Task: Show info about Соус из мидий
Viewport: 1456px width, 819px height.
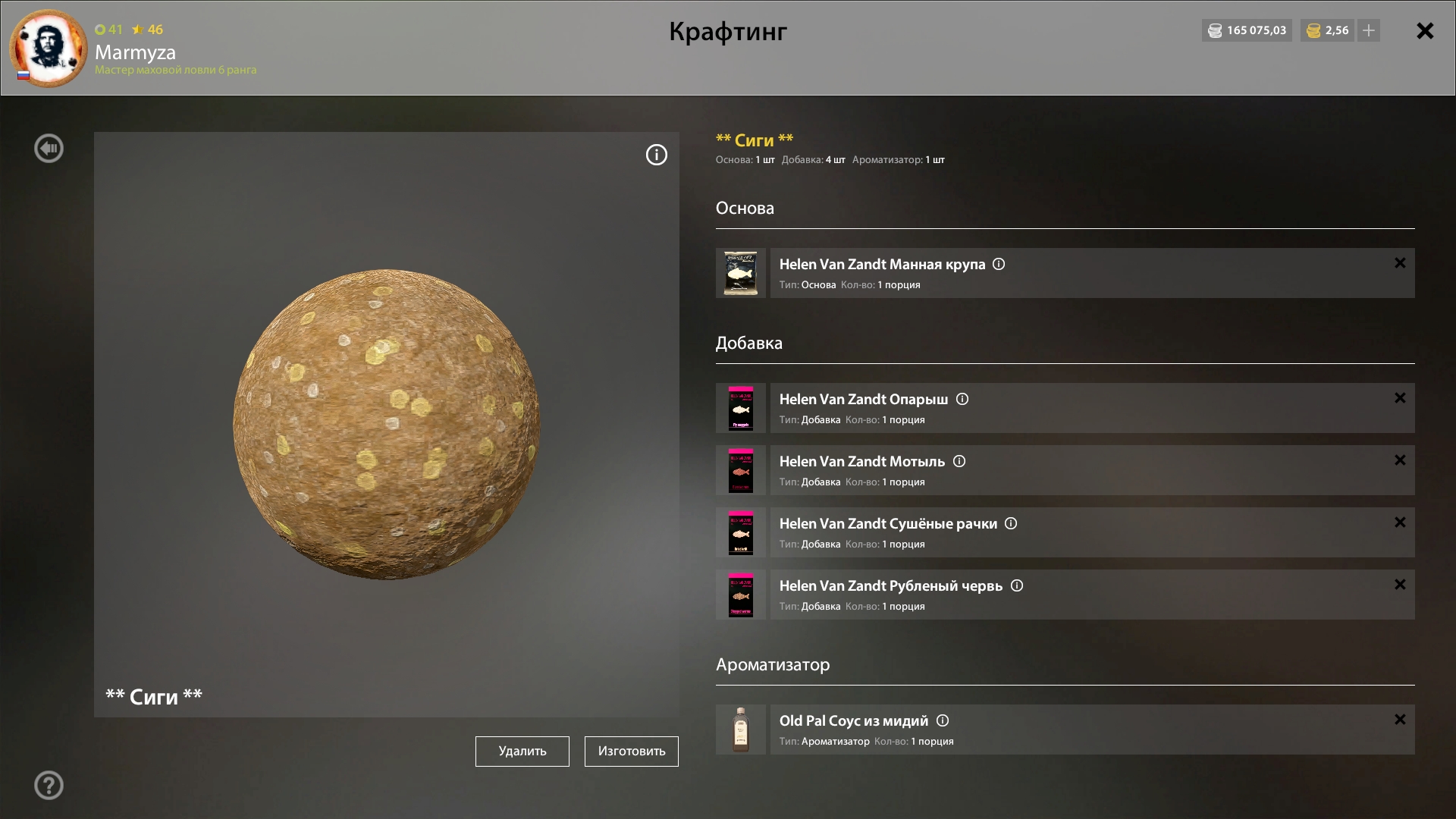Action: tap(943, 720)
